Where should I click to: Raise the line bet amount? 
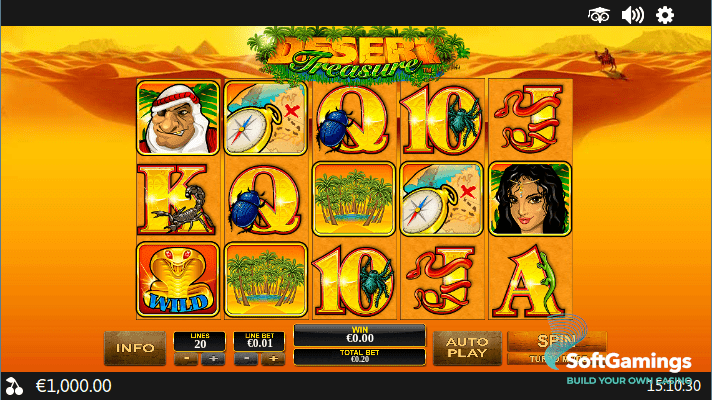point(272,358)
